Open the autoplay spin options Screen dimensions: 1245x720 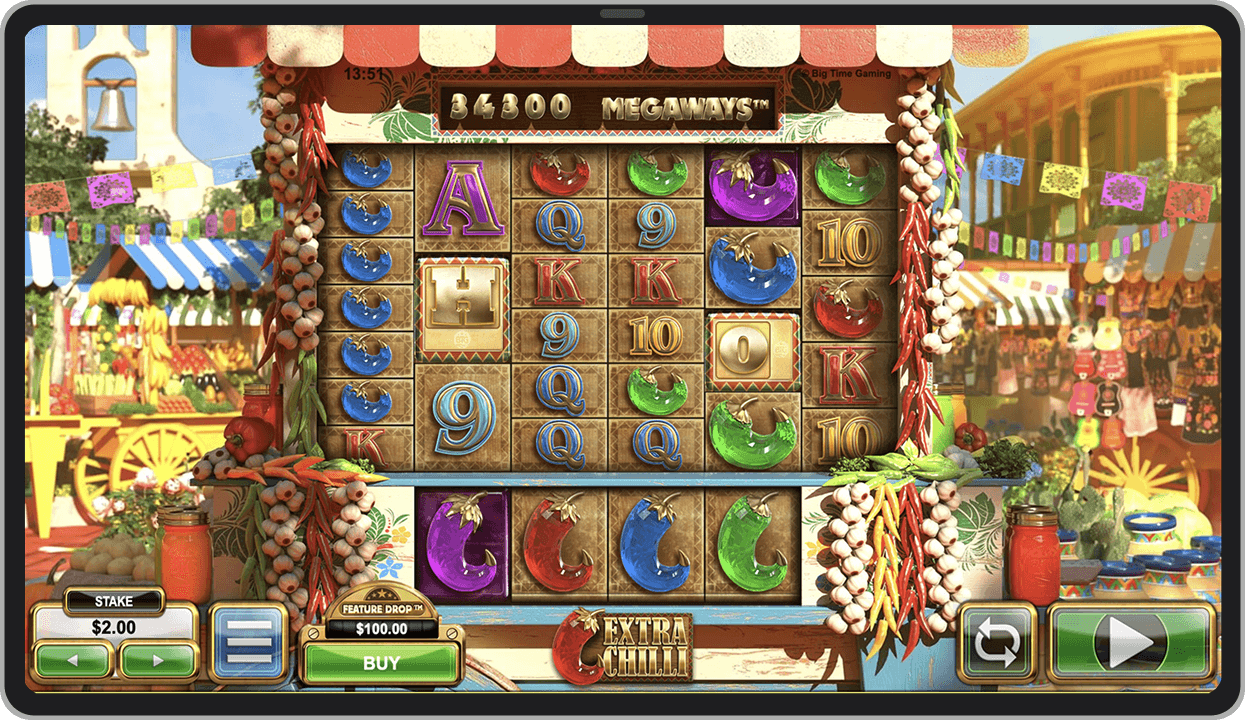click(x=996, y=643)
